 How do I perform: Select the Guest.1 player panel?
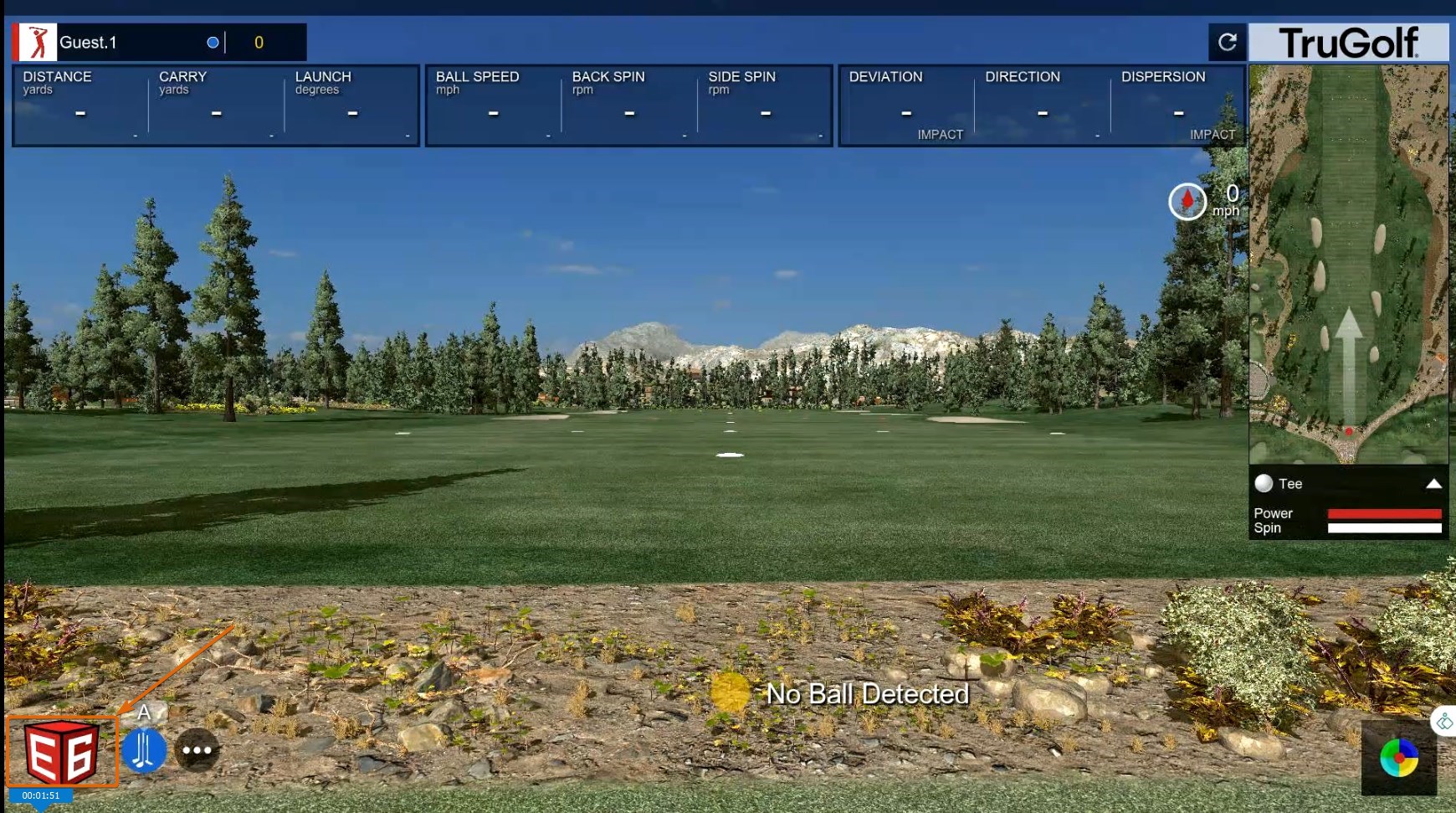pos(159,42)
